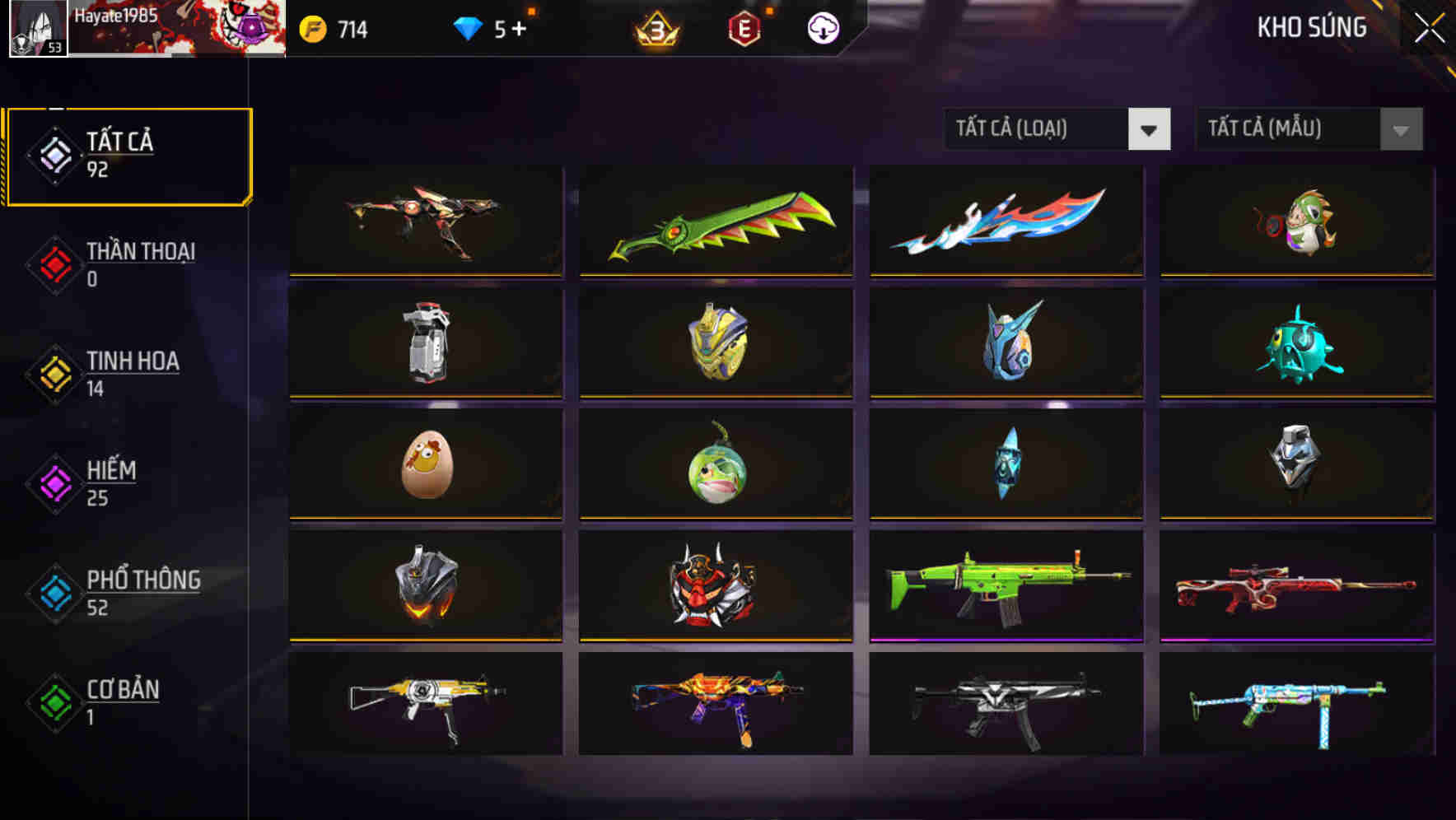Click the red THẦN THOẠI rarity diamond icon
Viewport: 1456px width, 820px height.
click(53, 263)
